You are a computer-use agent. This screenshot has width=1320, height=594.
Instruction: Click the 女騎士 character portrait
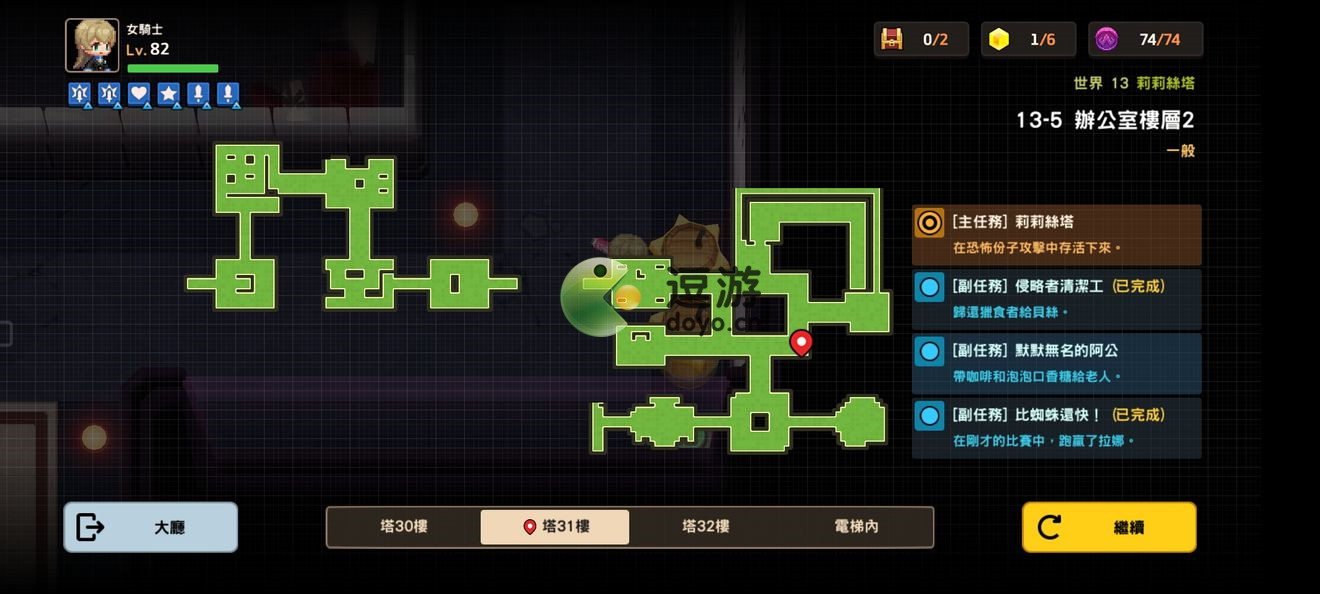coord(92,45)
